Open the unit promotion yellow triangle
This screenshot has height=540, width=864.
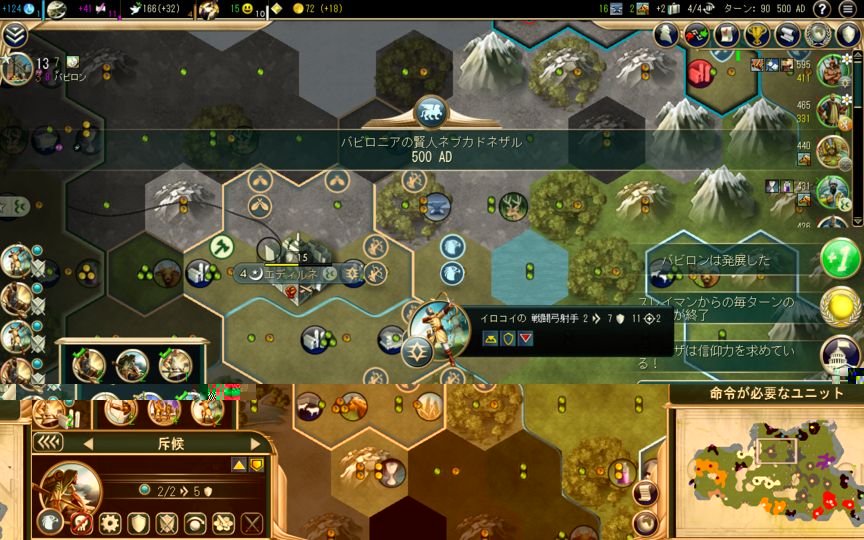tap(238, 464)
